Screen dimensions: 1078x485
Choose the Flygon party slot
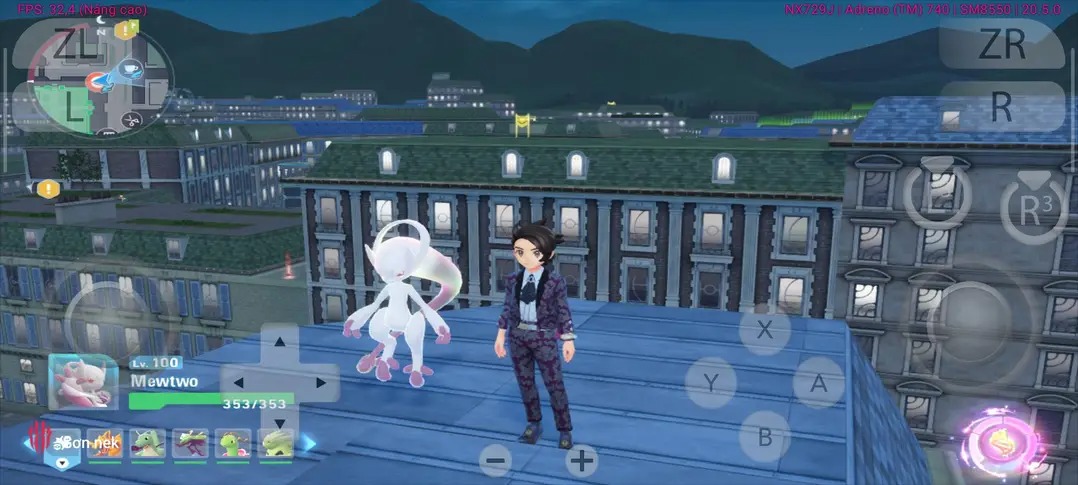[148, 441]
